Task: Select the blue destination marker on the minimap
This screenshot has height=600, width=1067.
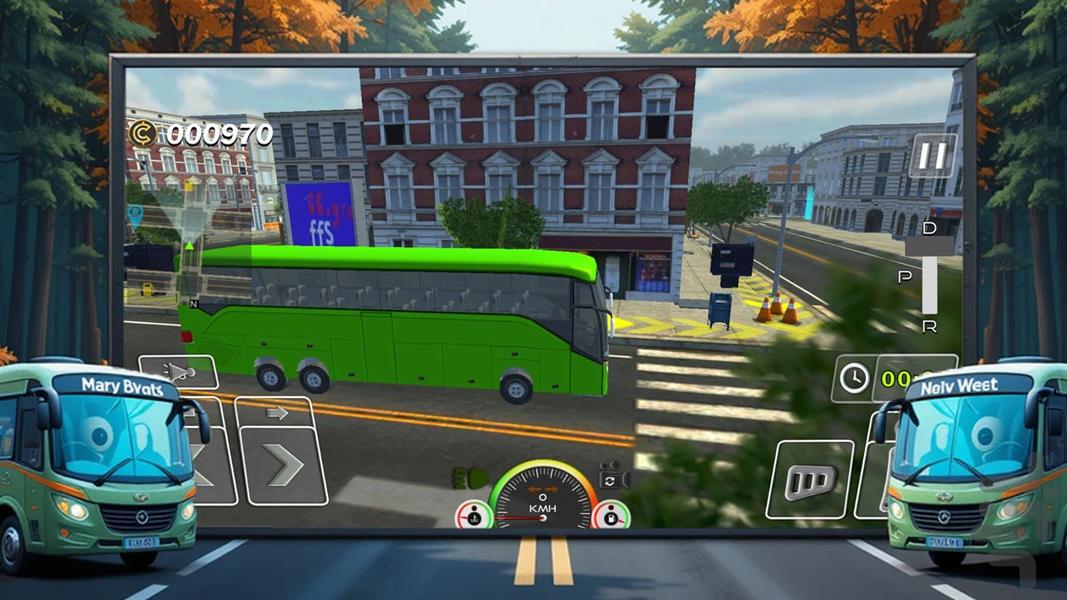Action: tap(135, 213)
